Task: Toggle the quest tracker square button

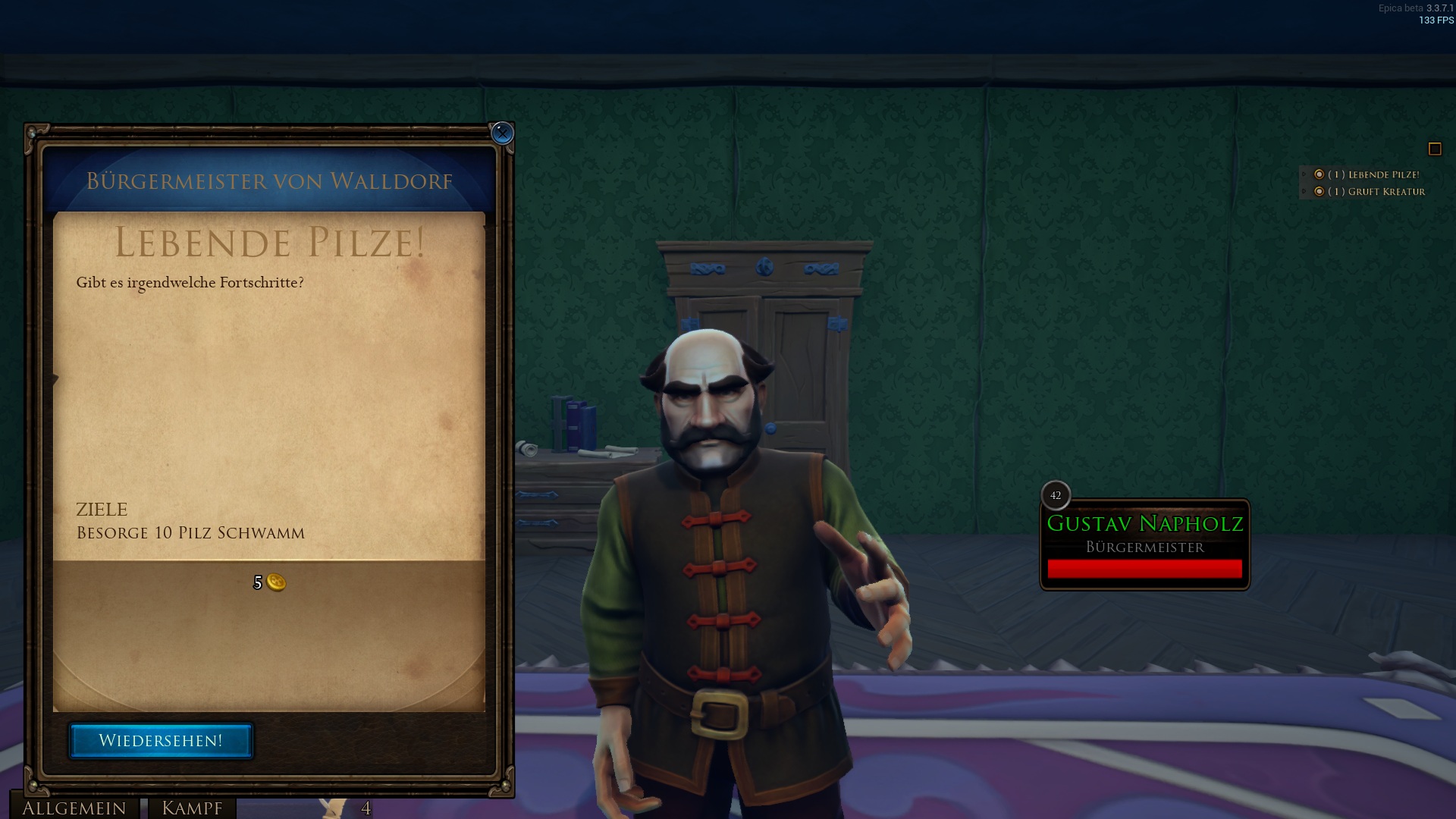Action: 1434,149
